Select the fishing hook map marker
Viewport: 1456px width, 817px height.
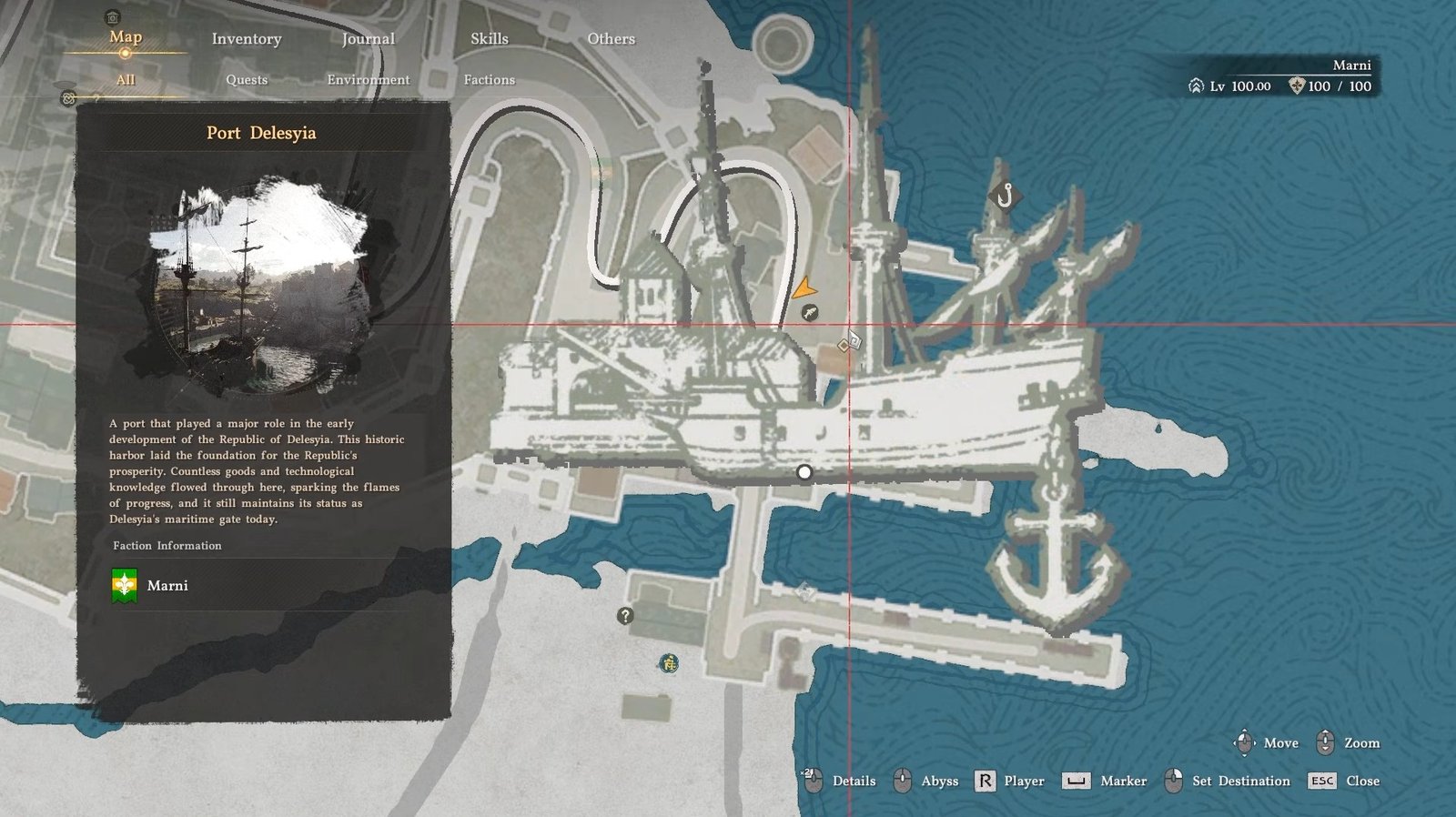coord(1005,195)
